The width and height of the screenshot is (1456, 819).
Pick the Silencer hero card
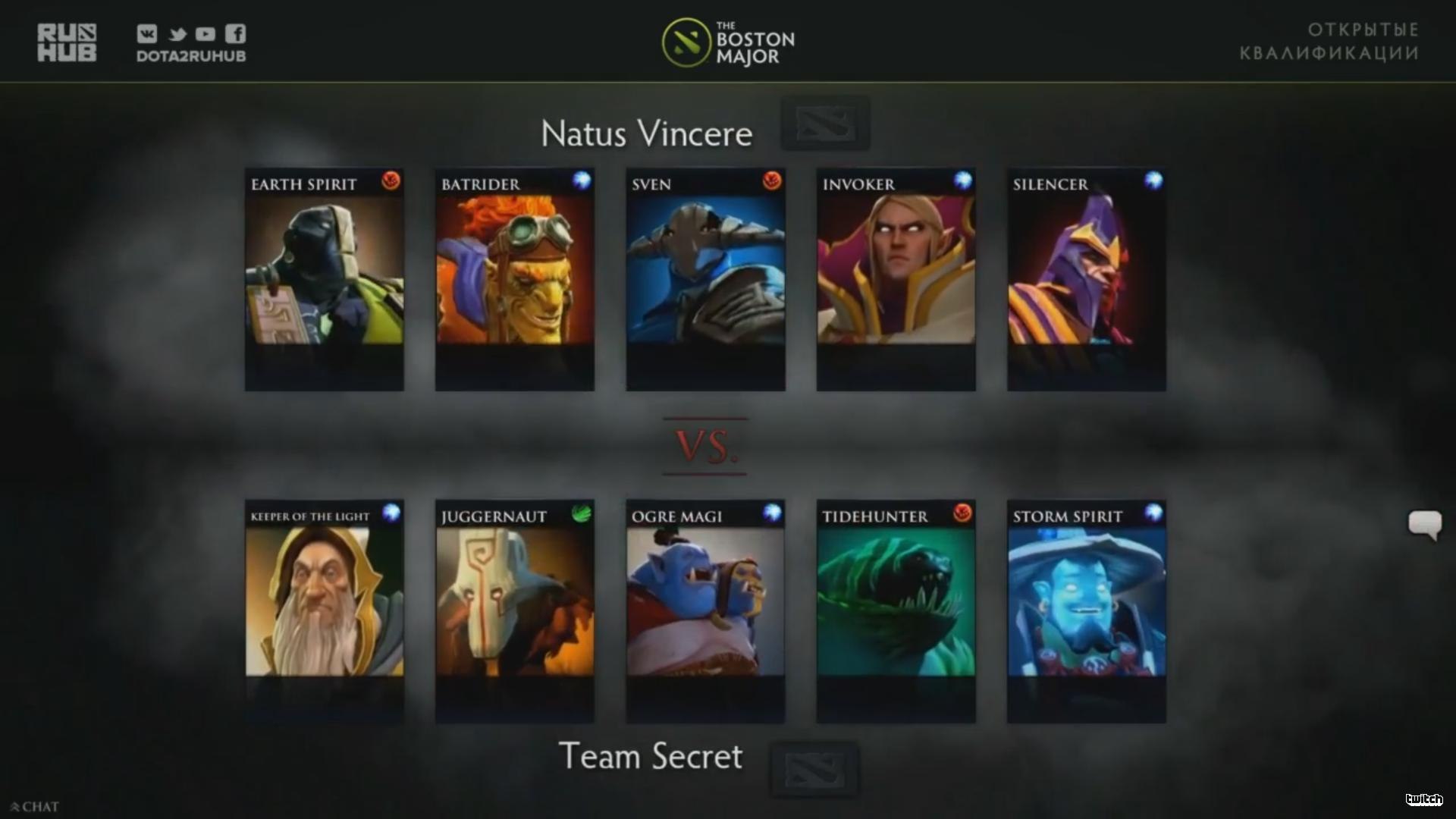[1086, 279]
